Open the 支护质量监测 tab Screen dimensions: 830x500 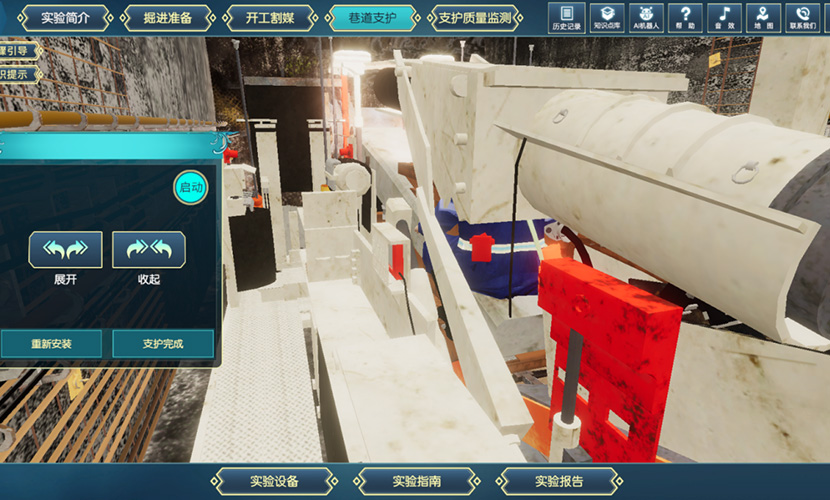[x=475, y=18]
